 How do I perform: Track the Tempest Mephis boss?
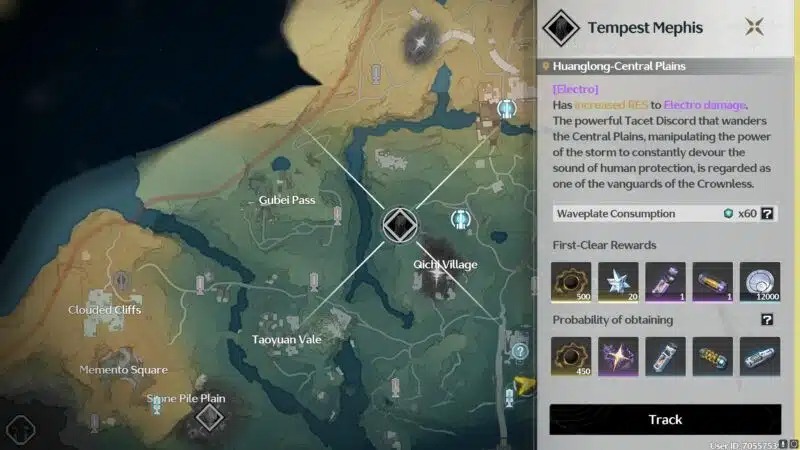tap(665, 419)
